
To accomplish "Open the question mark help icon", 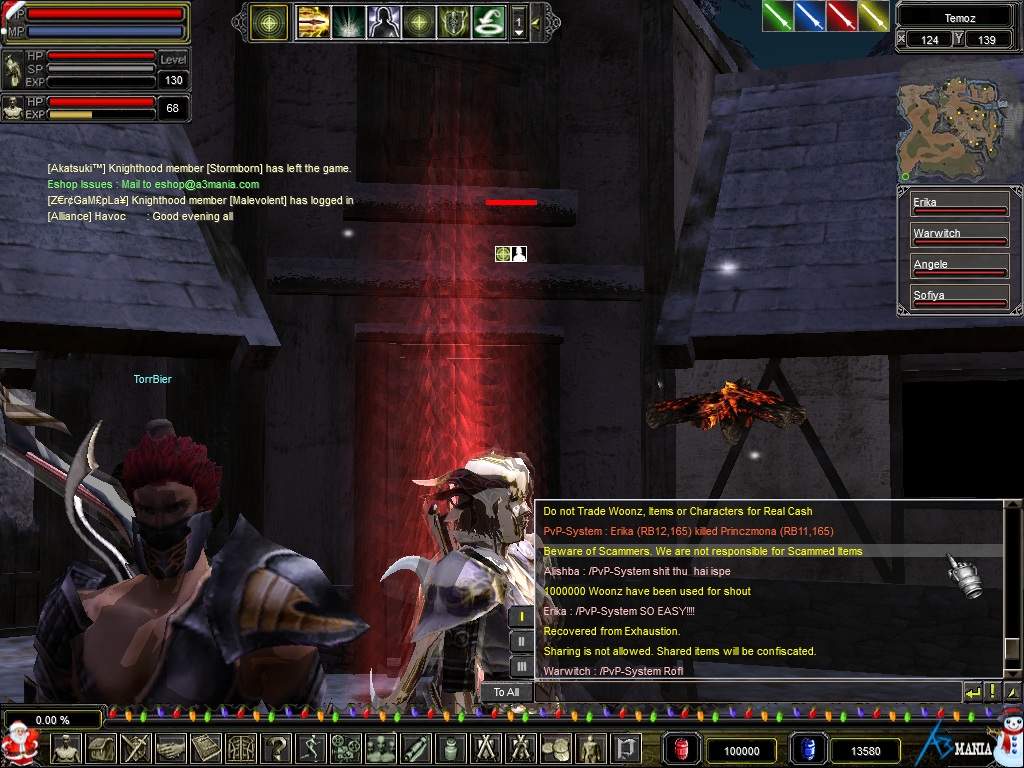I will (x=275, y=748).
